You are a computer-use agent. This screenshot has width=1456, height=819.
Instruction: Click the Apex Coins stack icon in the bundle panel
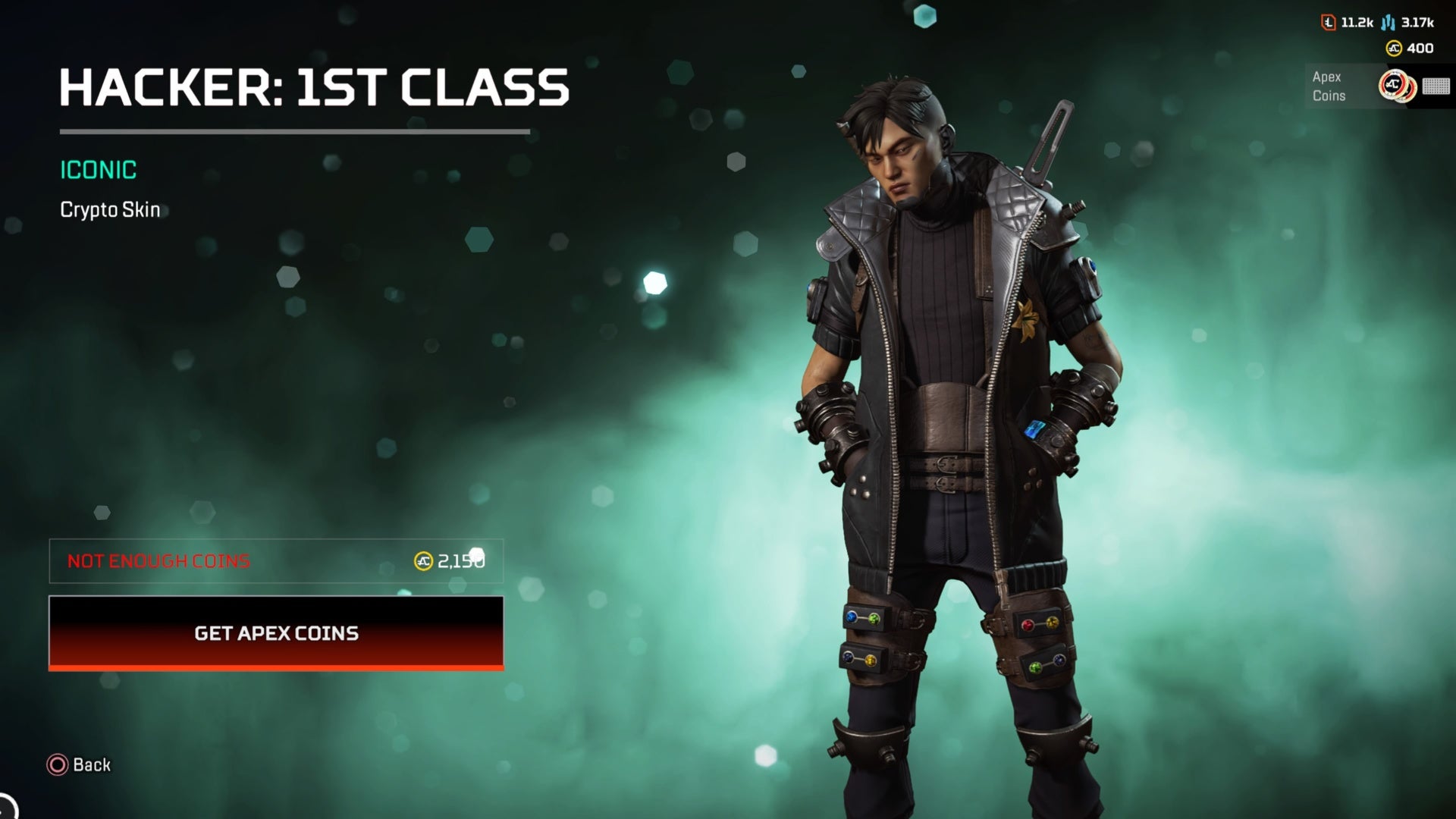pos(1399,87)
